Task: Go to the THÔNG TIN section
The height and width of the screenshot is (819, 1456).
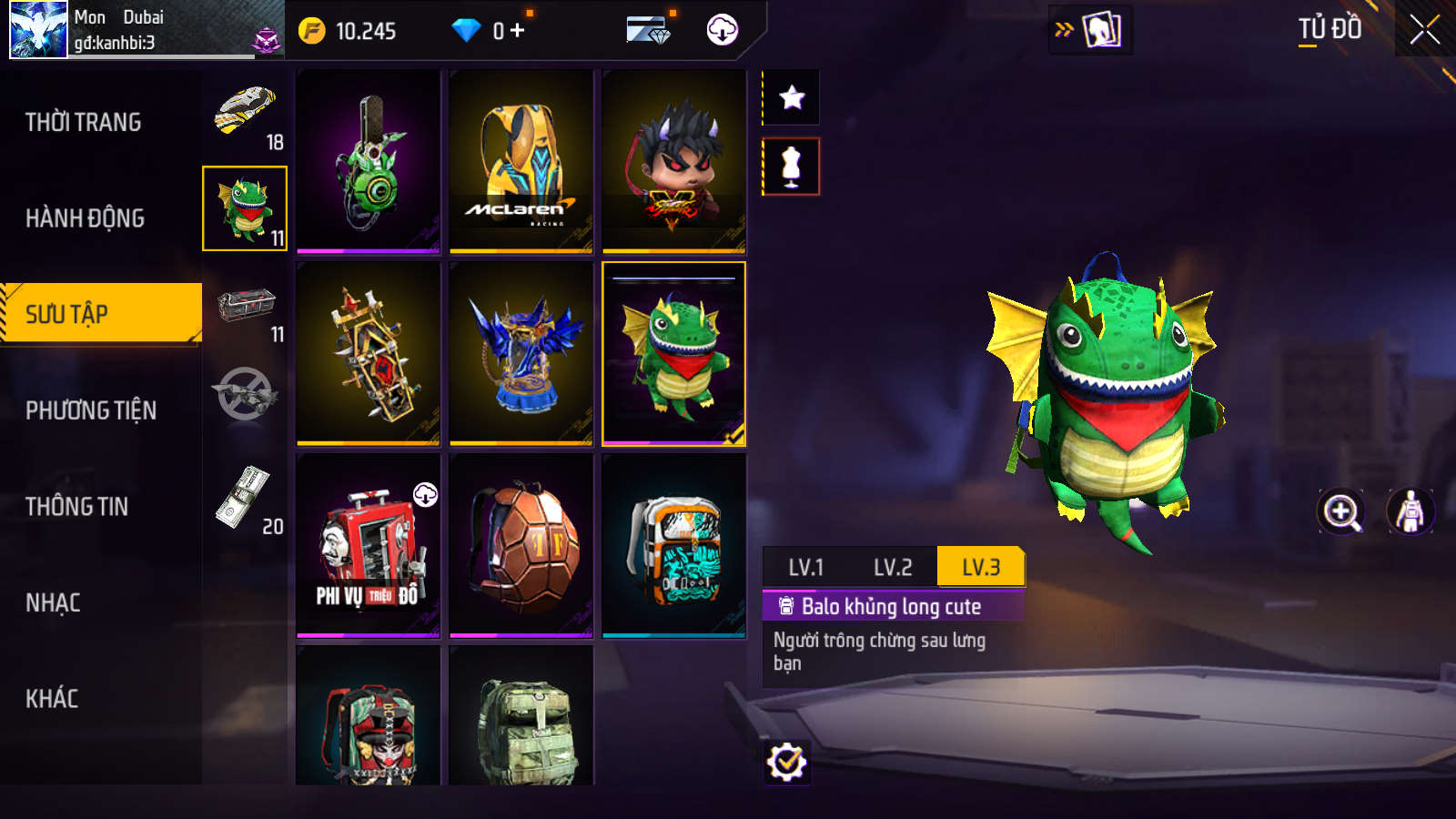Action: coord(77,507)
